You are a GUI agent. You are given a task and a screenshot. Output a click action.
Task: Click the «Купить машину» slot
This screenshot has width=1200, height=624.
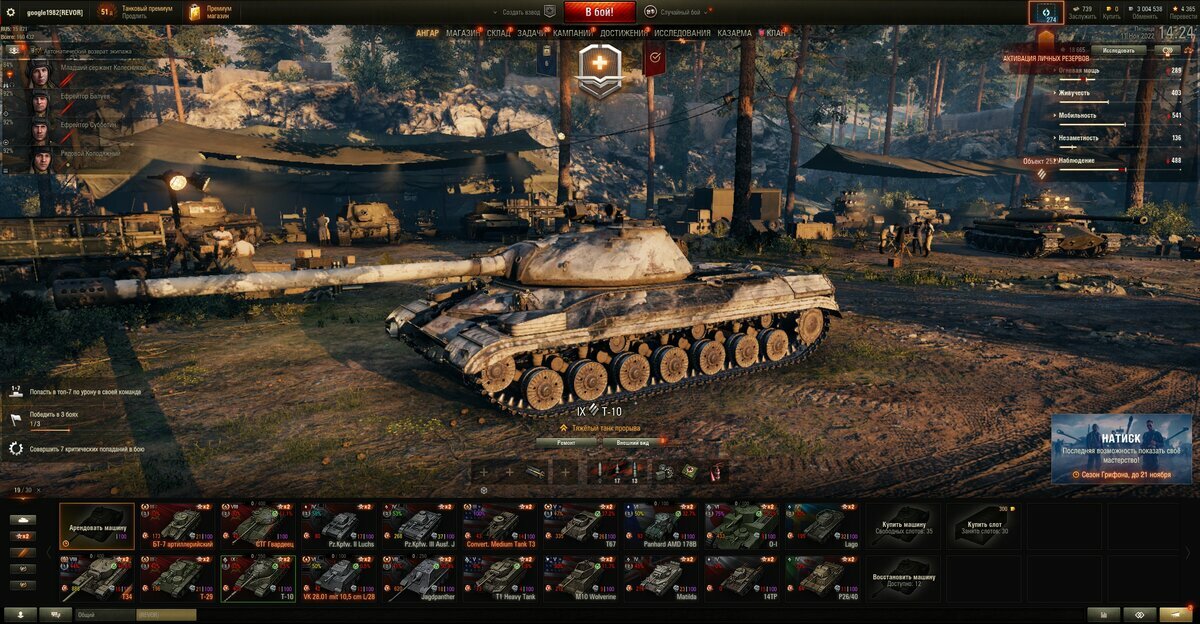pyautogui.click(x=903, y=526)
